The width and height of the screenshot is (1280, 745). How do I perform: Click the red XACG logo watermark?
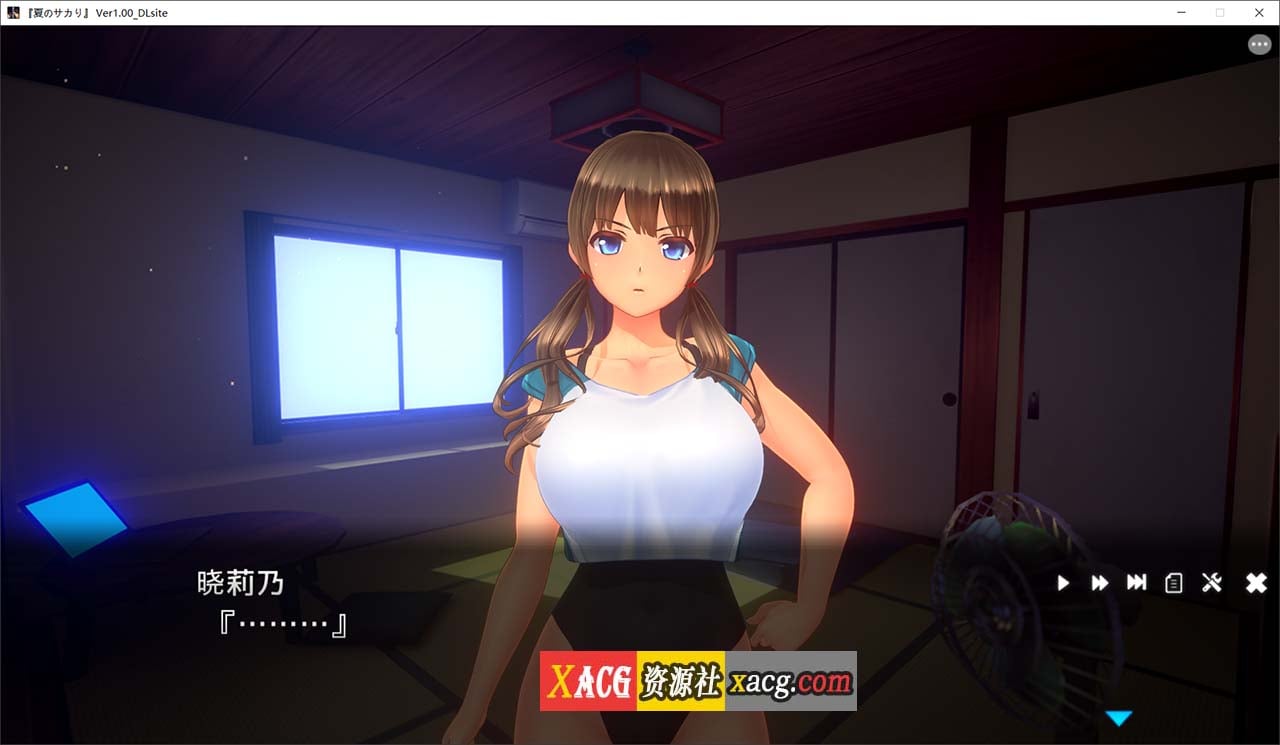coord(591,680)
